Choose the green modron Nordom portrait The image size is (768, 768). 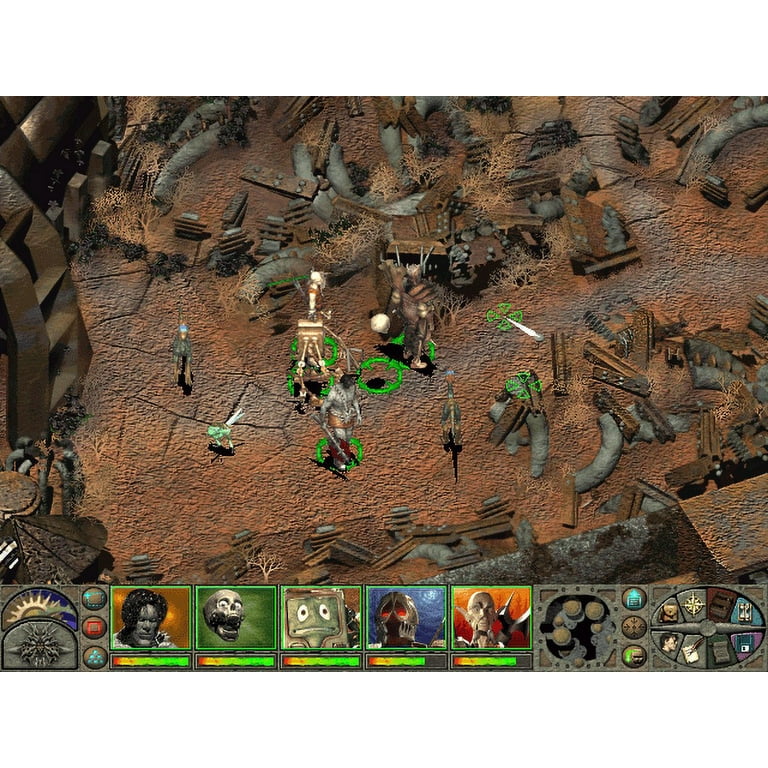coord(321,618)
